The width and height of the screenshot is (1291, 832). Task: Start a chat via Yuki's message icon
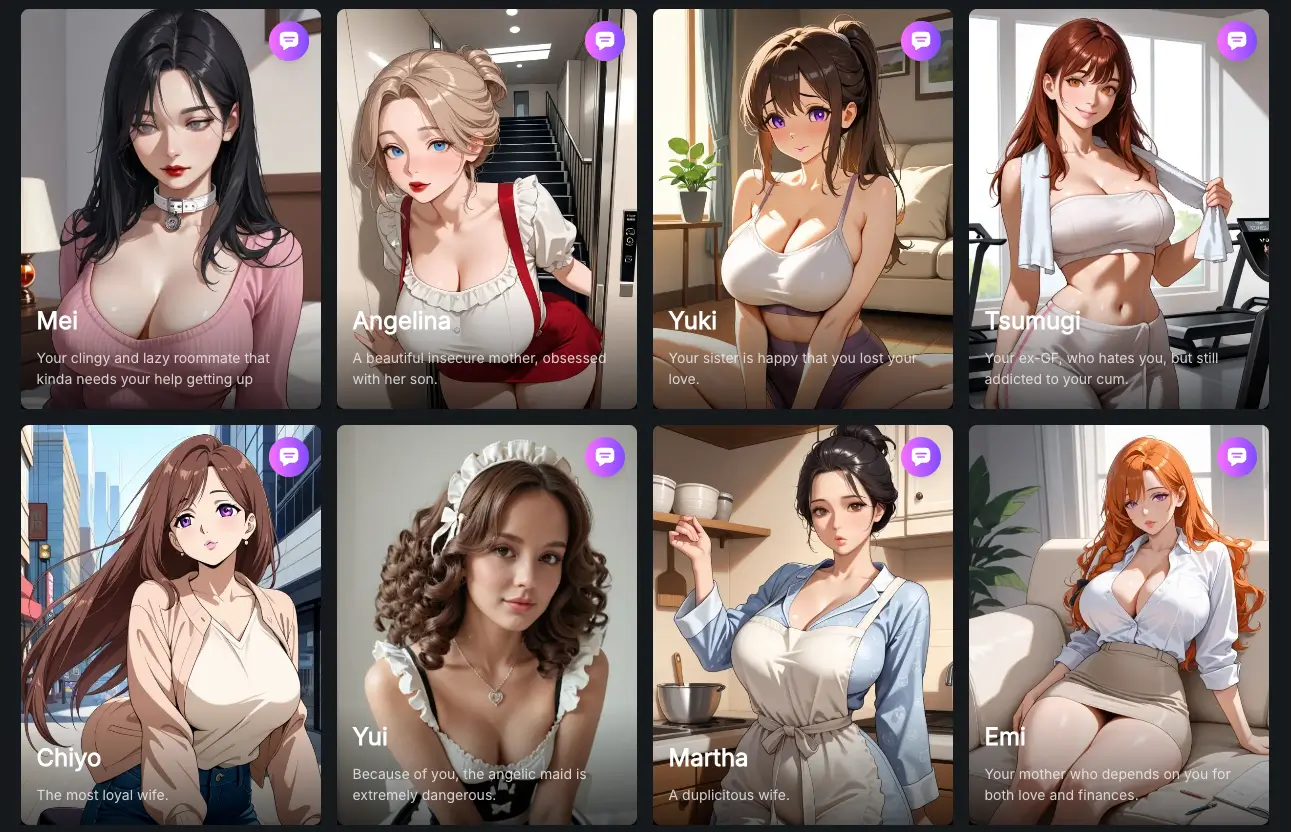921,41
